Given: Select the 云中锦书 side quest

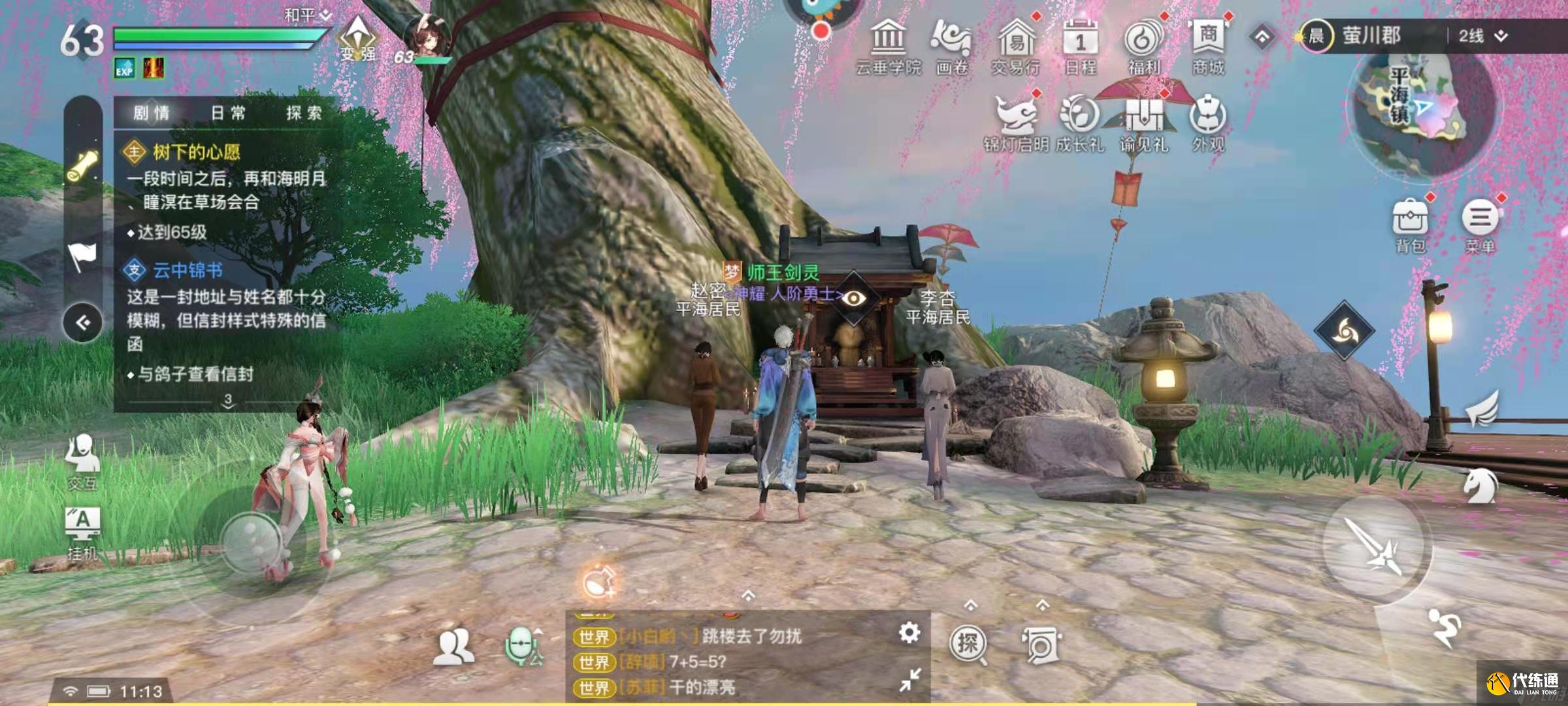Looking at the screenshot, I should tap(188, 270).
